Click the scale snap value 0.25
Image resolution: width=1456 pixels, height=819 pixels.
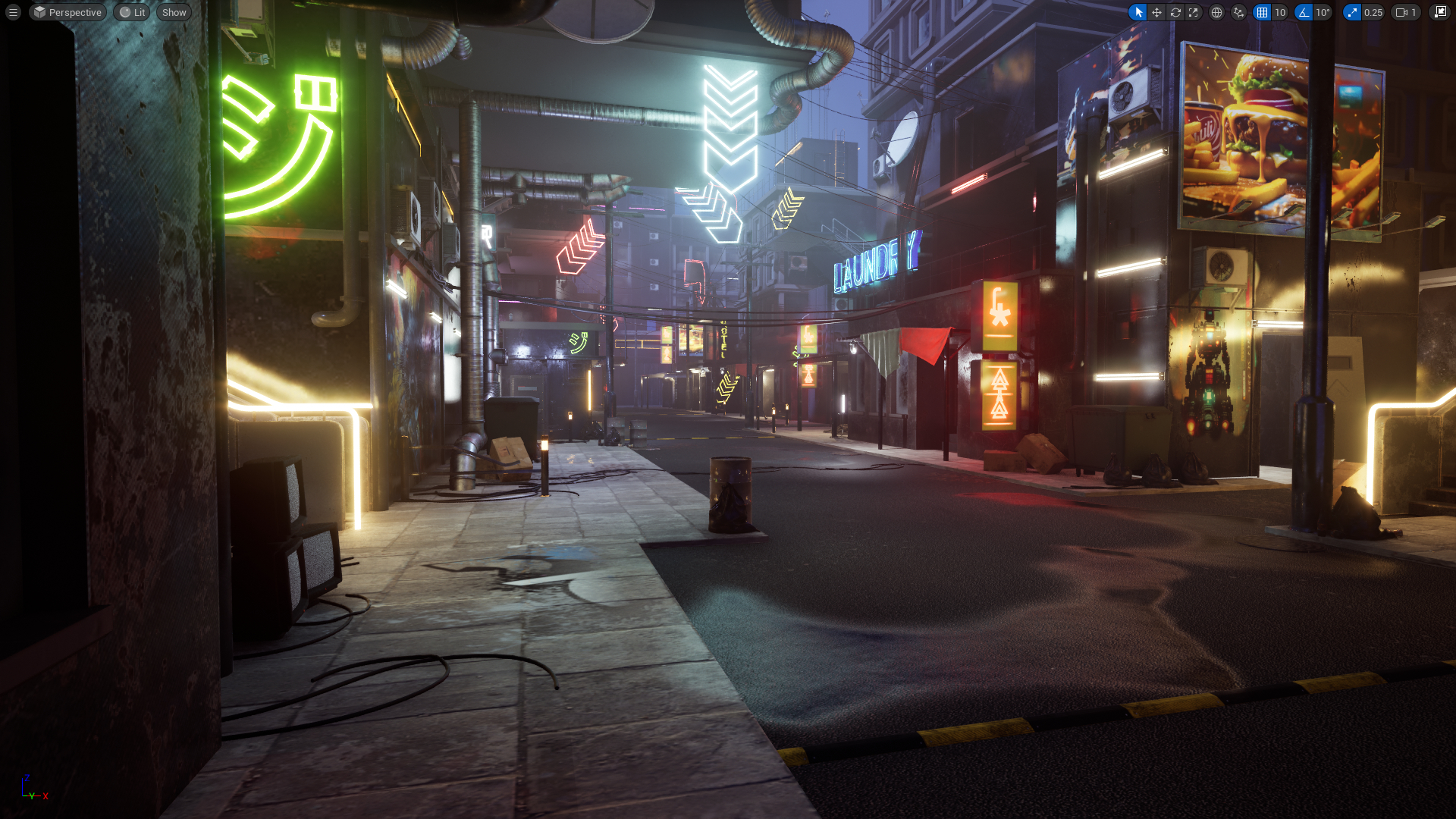click(x=1373, y=12)
